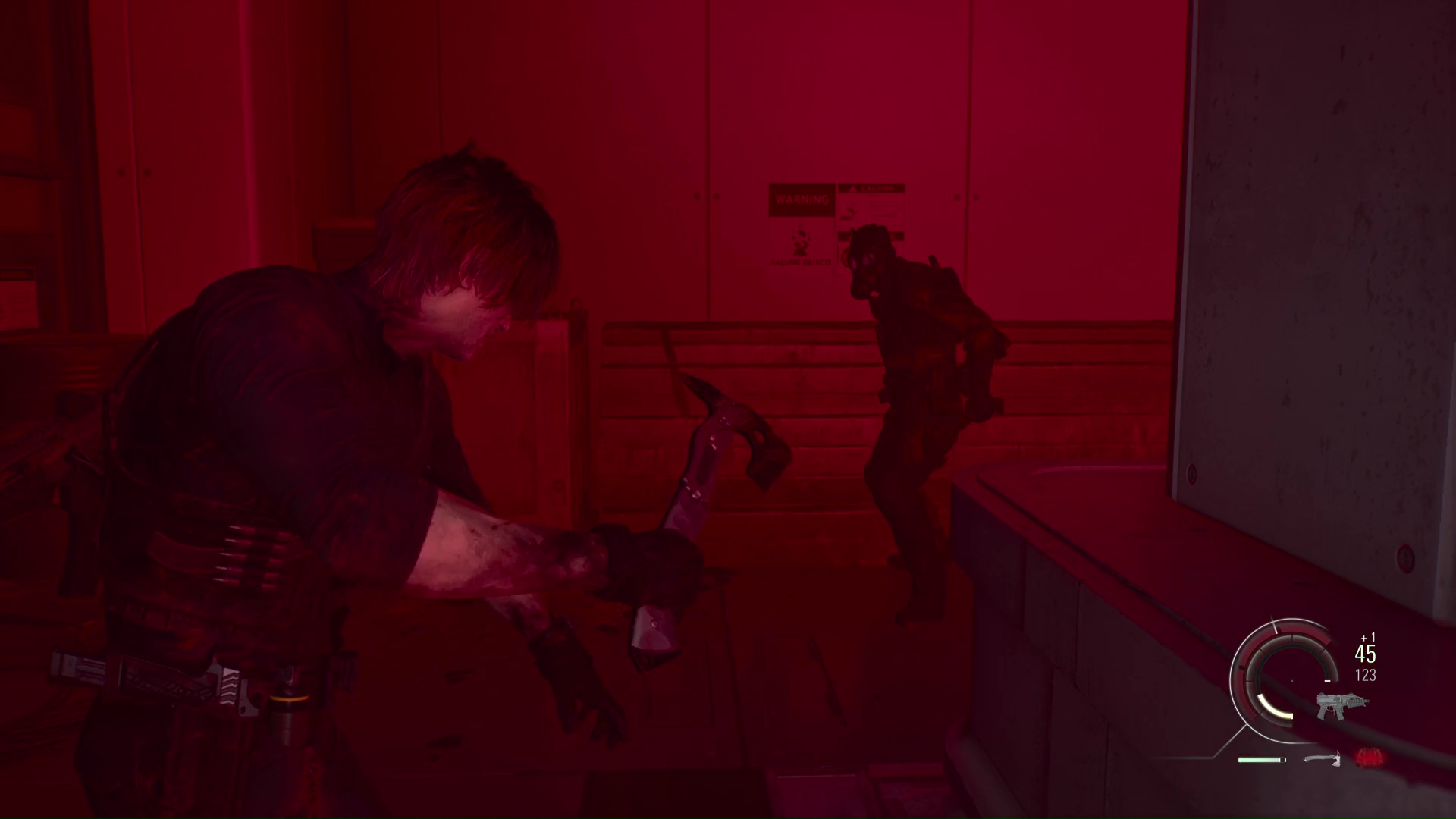The image size is (1456, 819).
Task: Select the falling objects pictogram on the poster
Action: coord(800,239)
